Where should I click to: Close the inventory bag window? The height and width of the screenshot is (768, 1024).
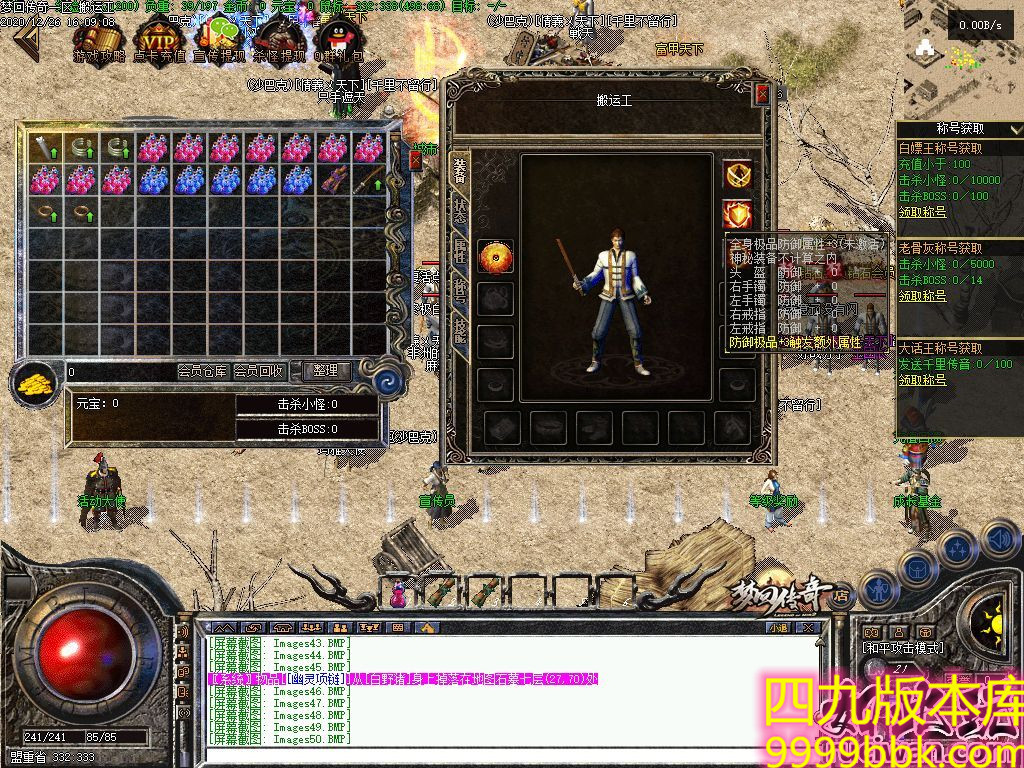point(416,160)
